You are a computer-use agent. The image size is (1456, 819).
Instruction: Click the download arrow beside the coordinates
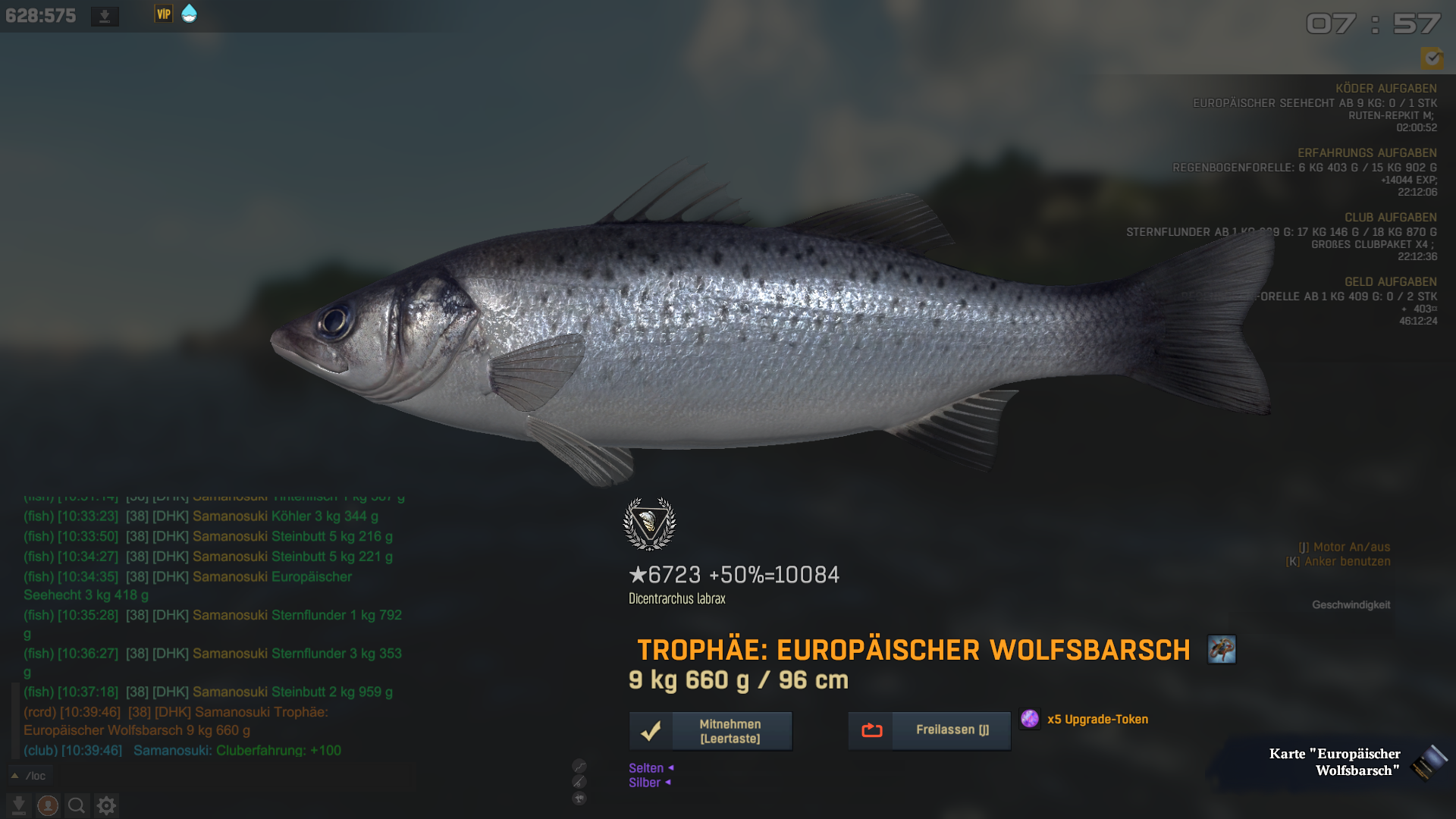pos(105,16)
